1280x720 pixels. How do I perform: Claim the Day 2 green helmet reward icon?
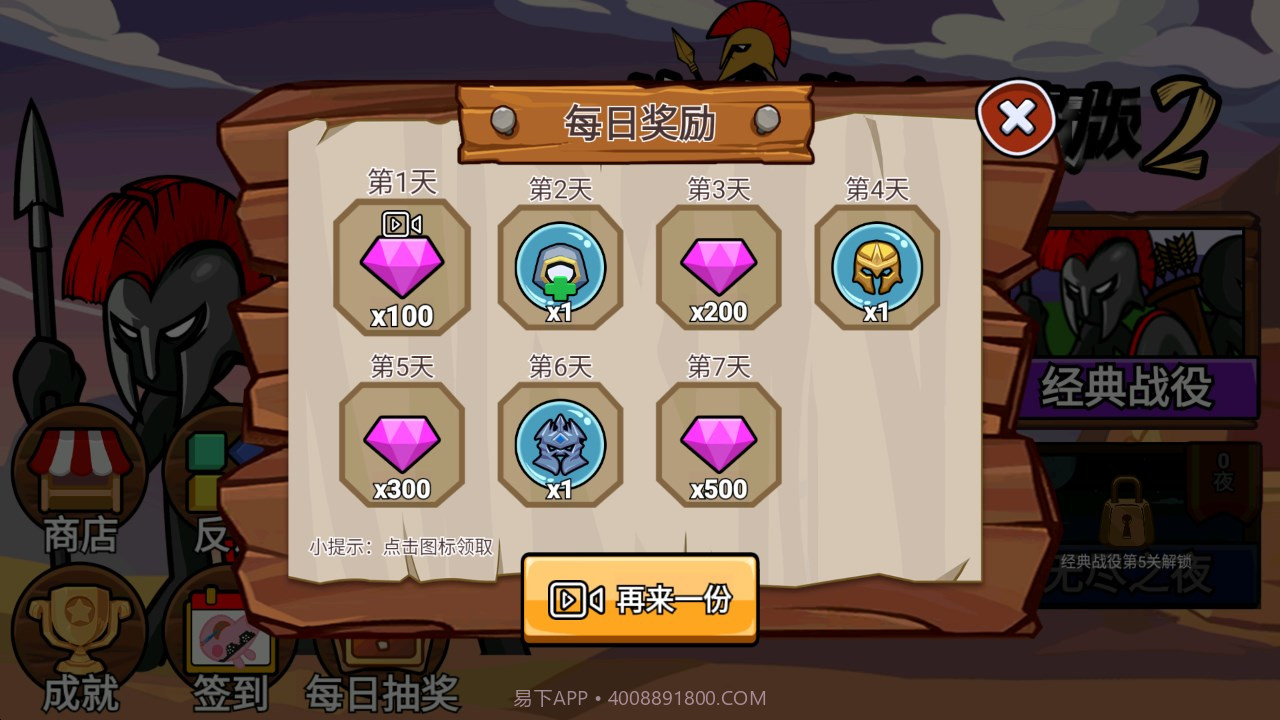point(560,265)
